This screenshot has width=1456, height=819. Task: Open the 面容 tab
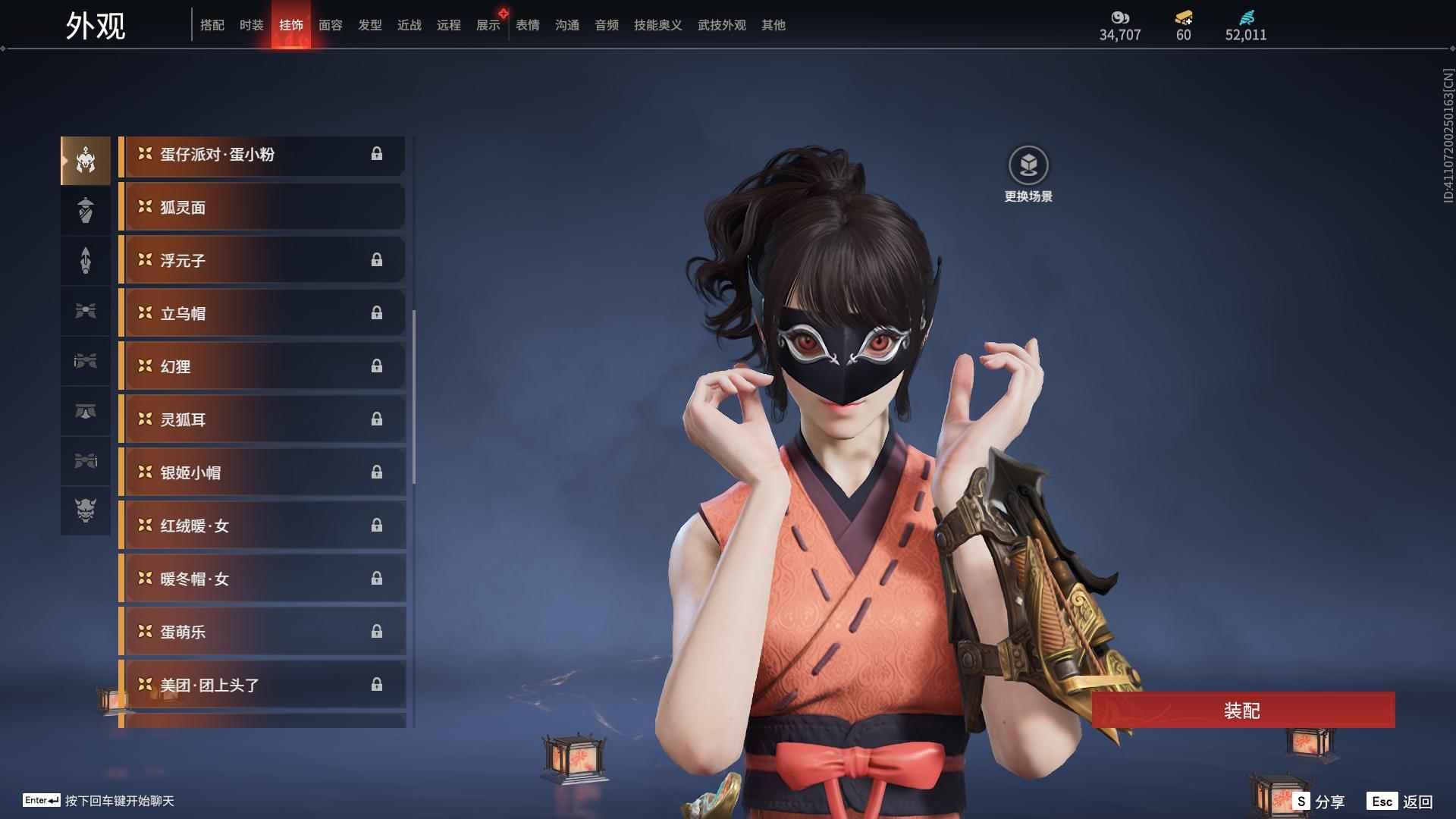pos(329,25)
